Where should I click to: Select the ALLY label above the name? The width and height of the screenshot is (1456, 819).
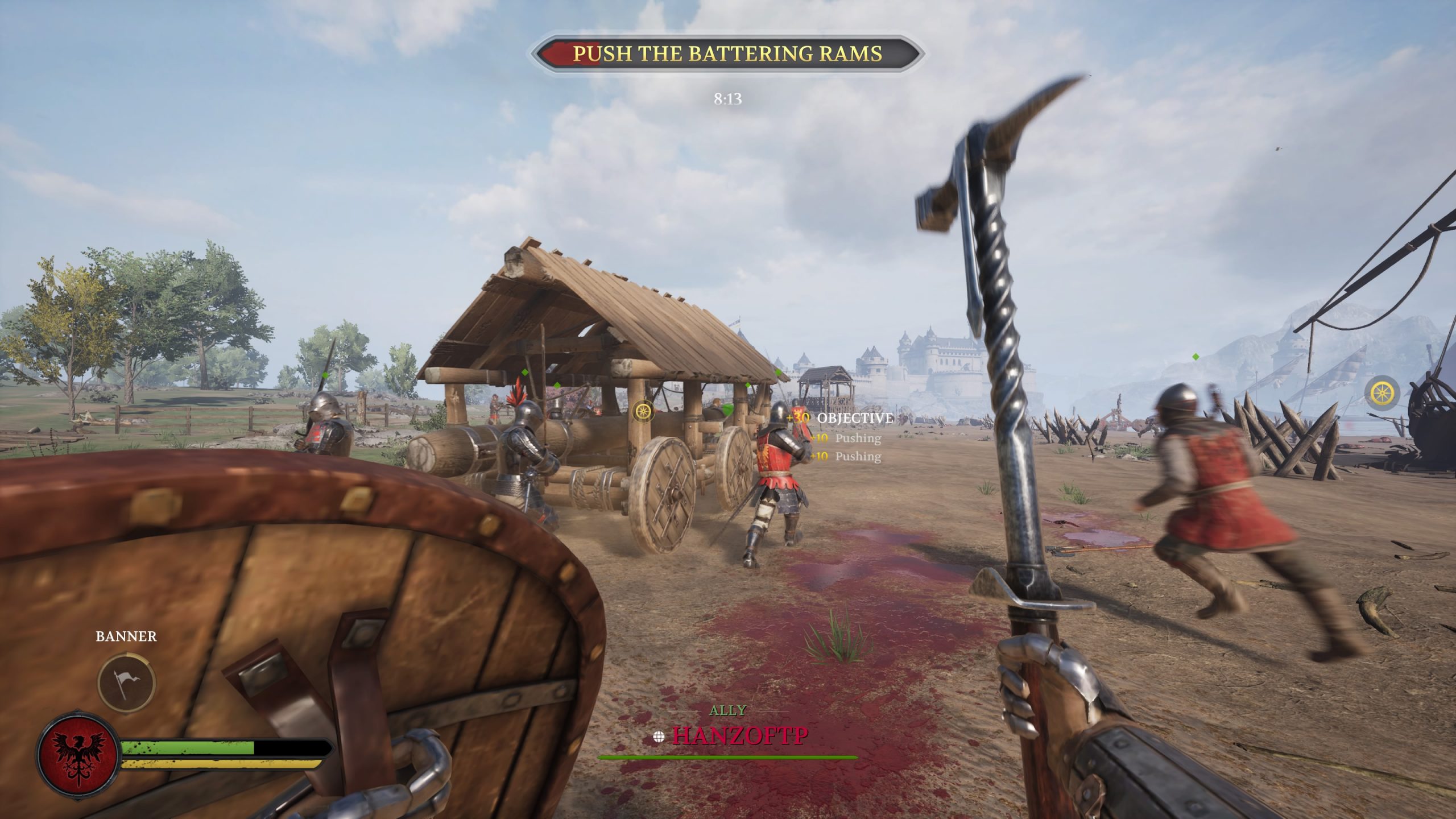point(729,710)
